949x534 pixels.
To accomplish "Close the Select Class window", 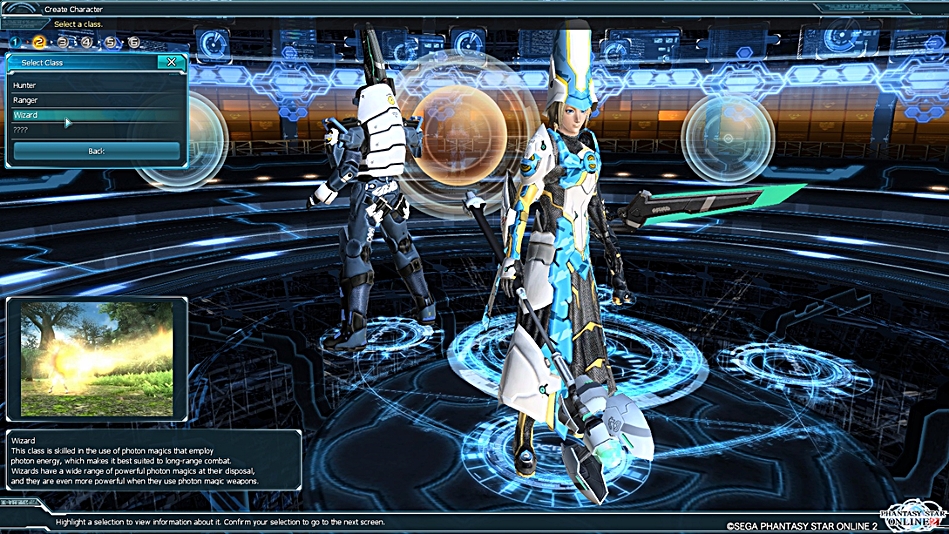I will (172, 62).
